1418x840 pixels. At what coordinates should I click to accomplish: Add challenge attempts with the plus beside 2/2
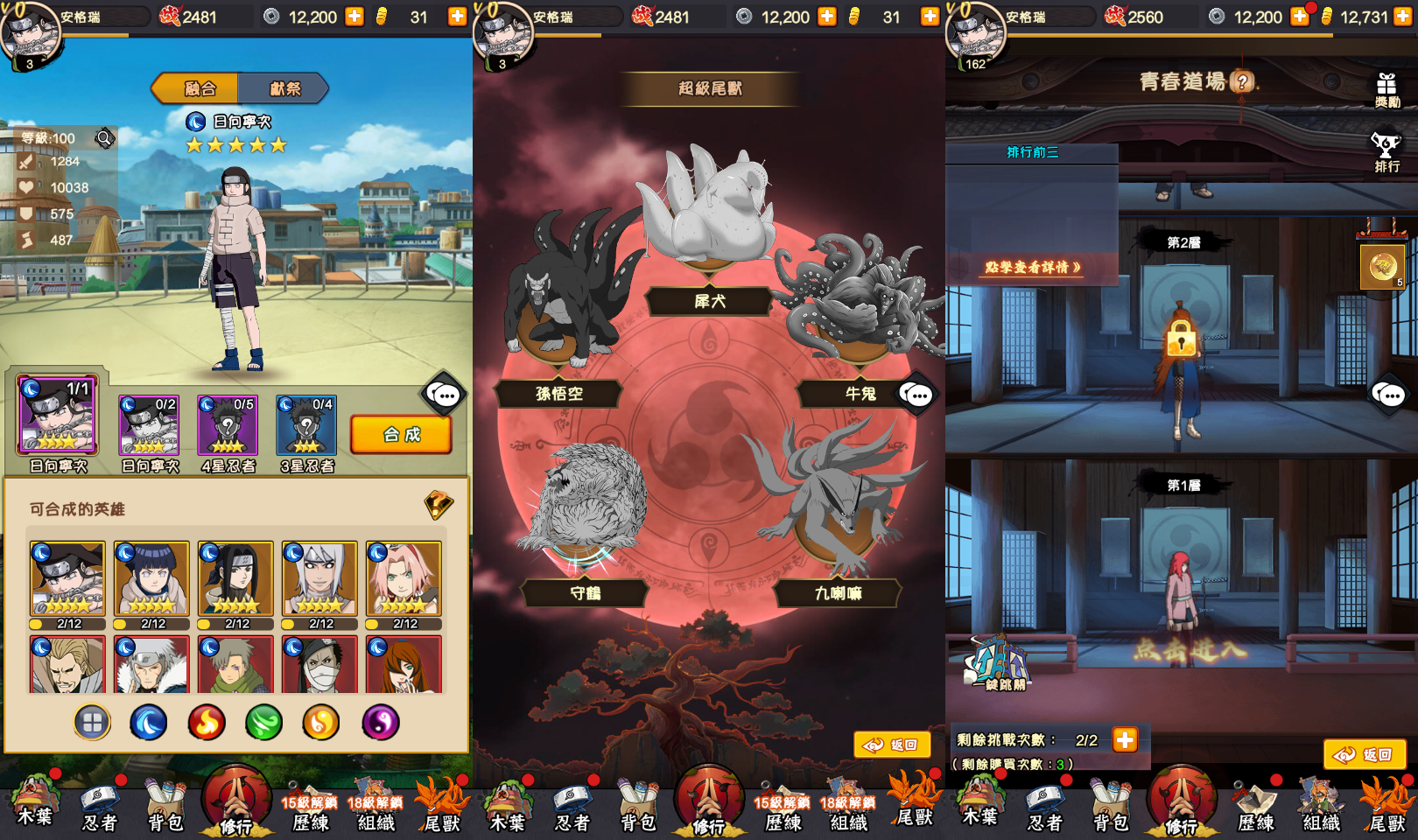[x=1125, y=740]
